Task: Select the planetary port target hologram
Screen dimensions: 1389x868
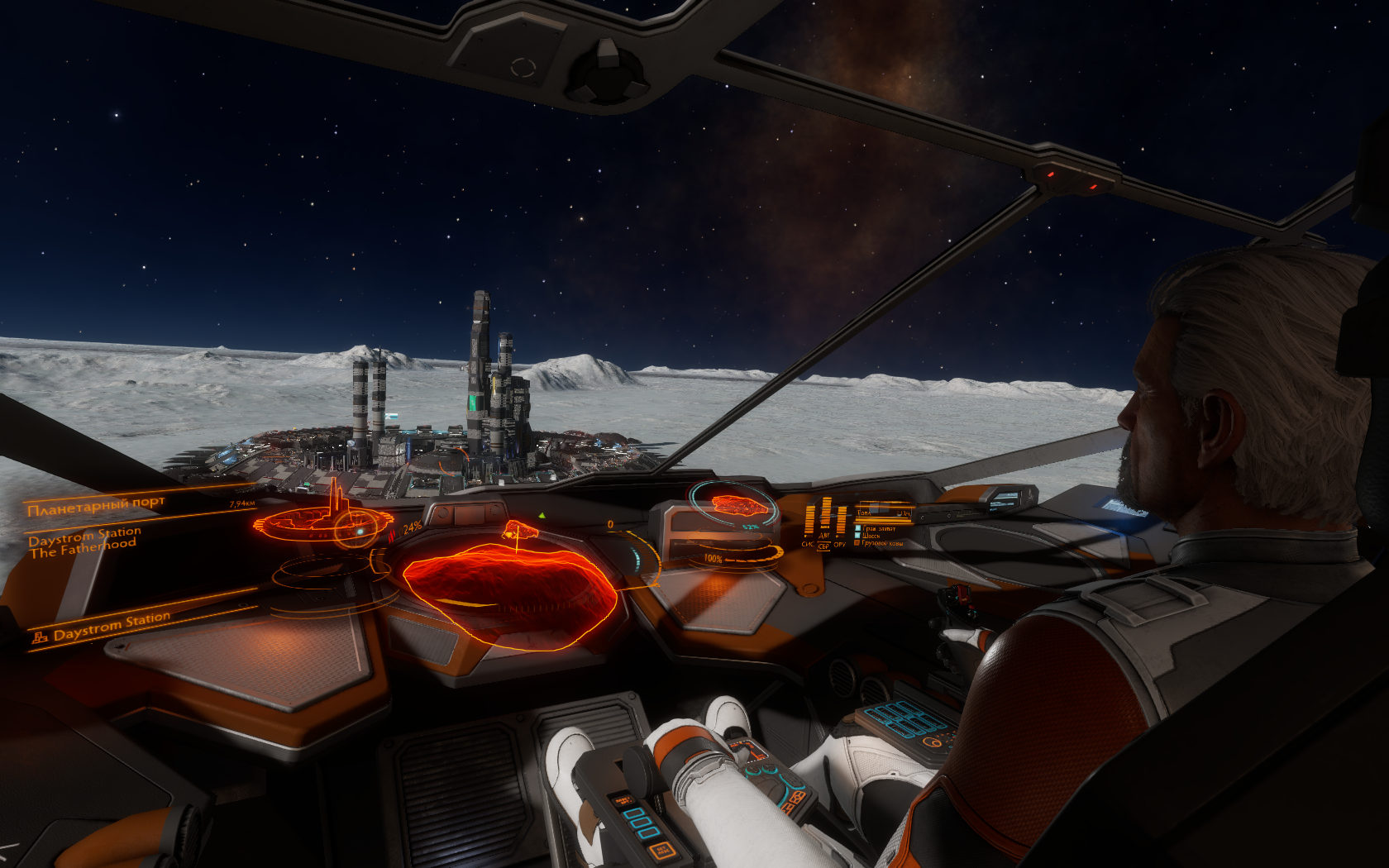Action: (322, 521)
